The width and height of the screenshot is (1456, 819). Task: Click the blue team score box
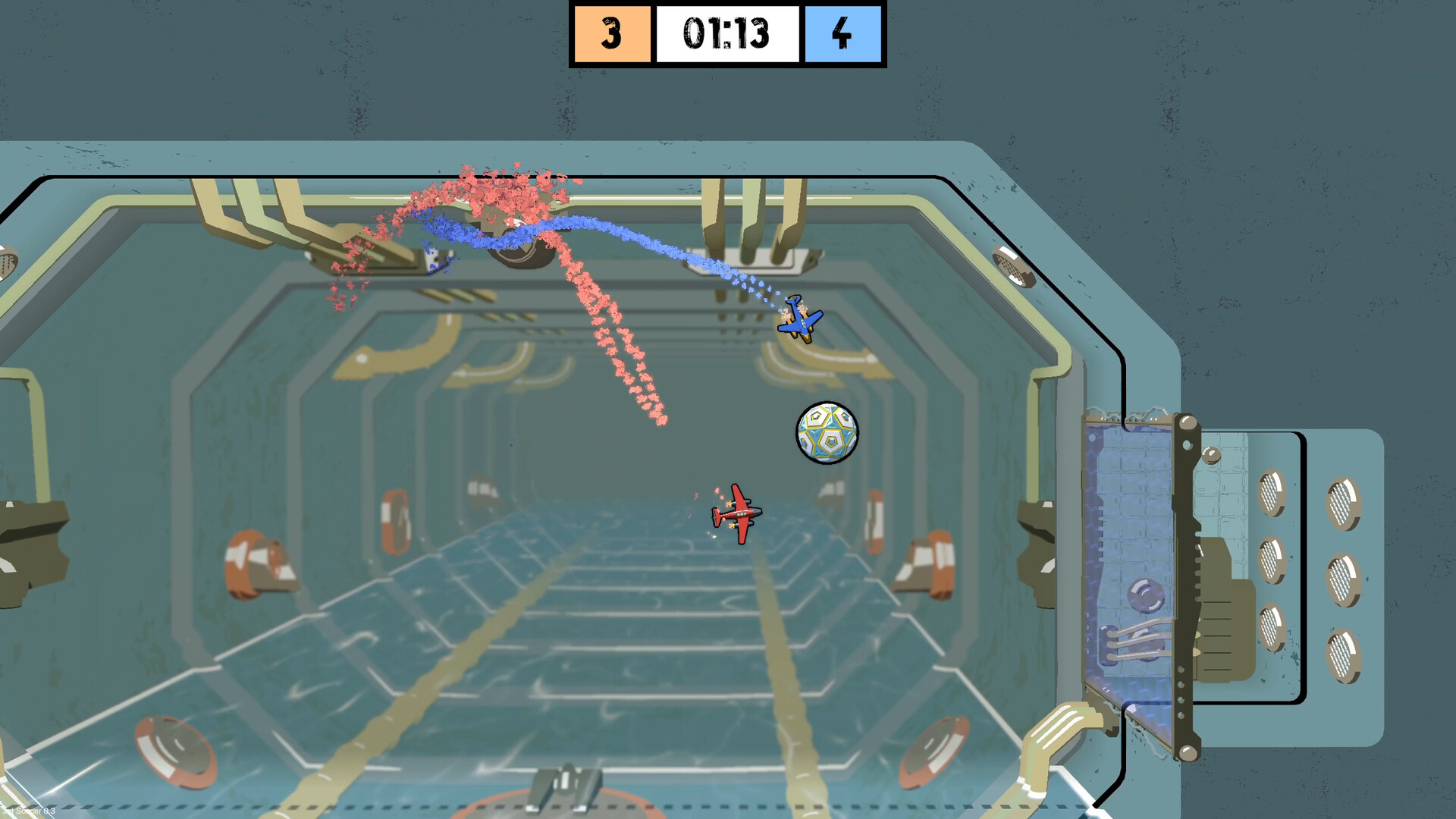click(842, 33)
